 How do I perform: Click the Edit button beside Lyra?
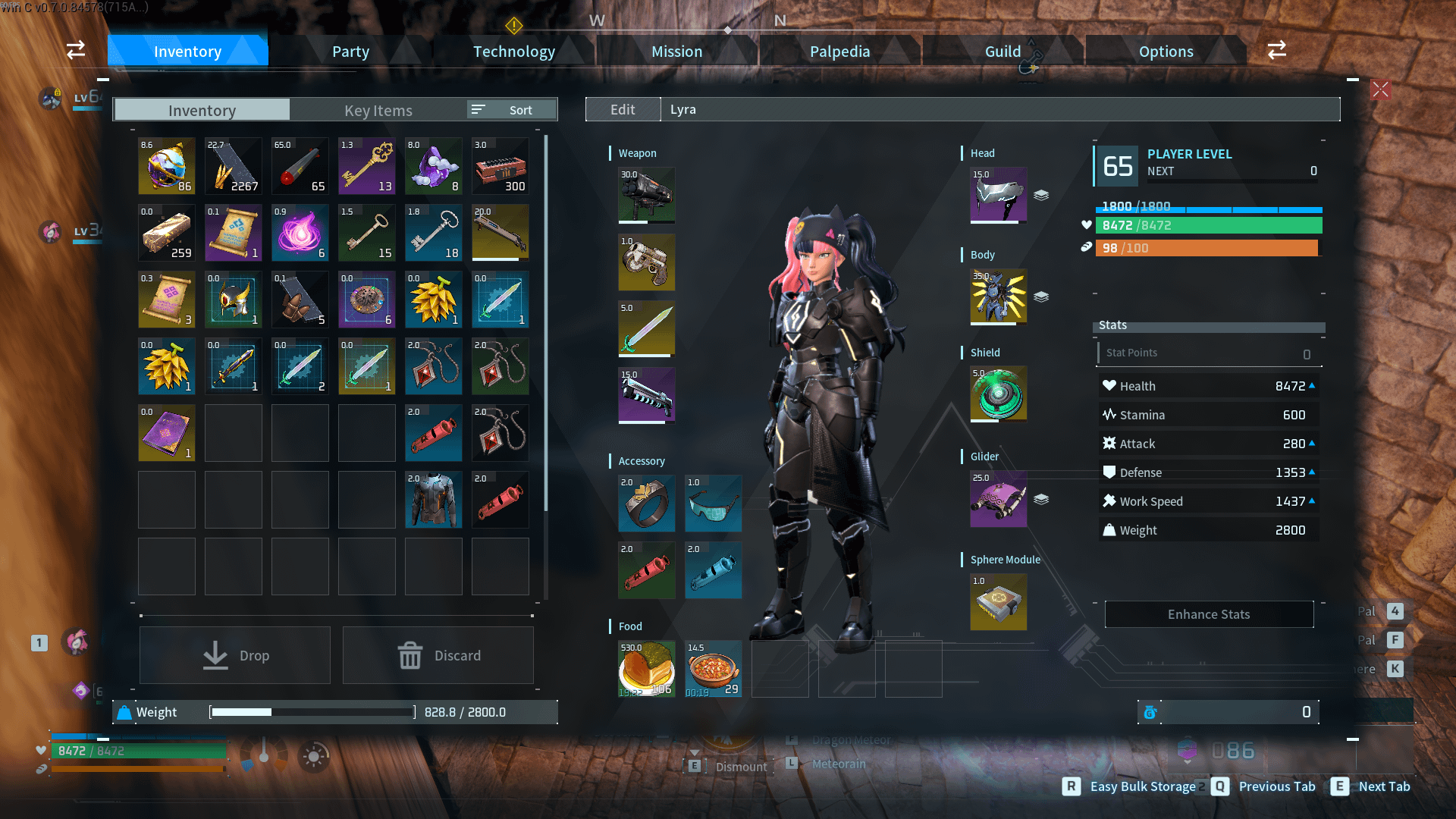(x=623, y=109)
